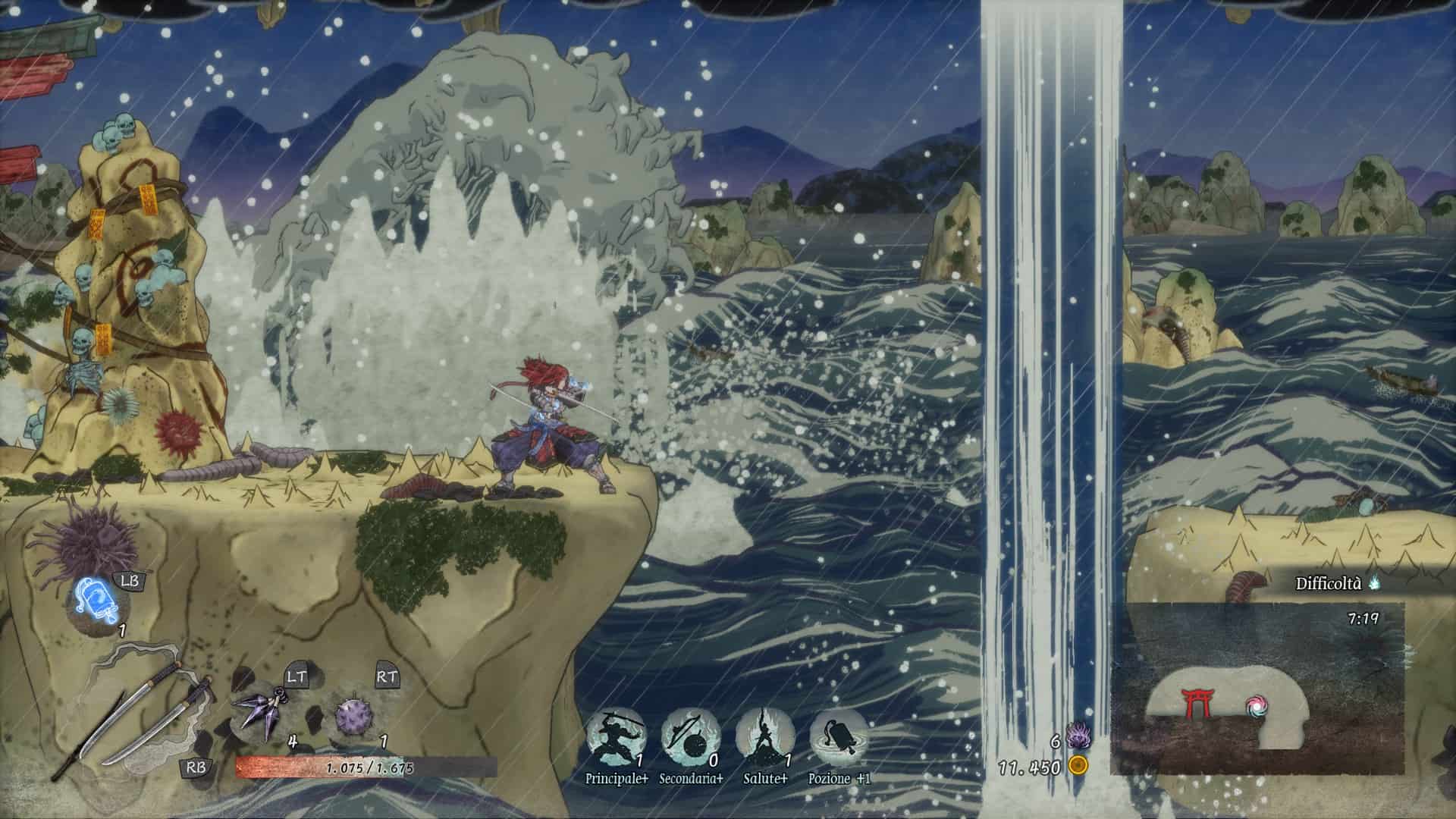Click the red torii gate map marker
Viewport: 1456px width, 819px height.
[1198, 703]
